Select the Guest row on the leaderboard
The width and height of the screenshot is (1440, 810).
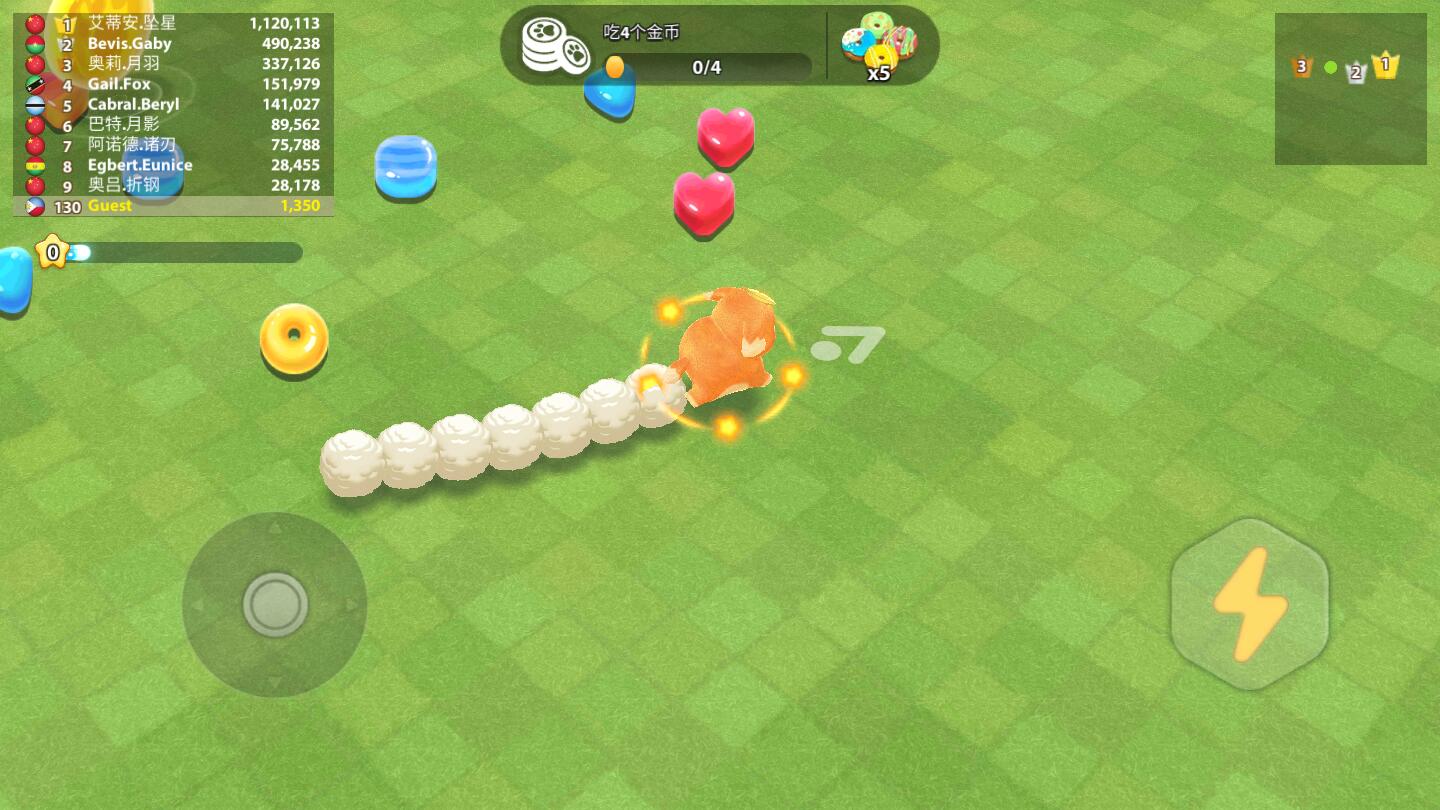174,206
